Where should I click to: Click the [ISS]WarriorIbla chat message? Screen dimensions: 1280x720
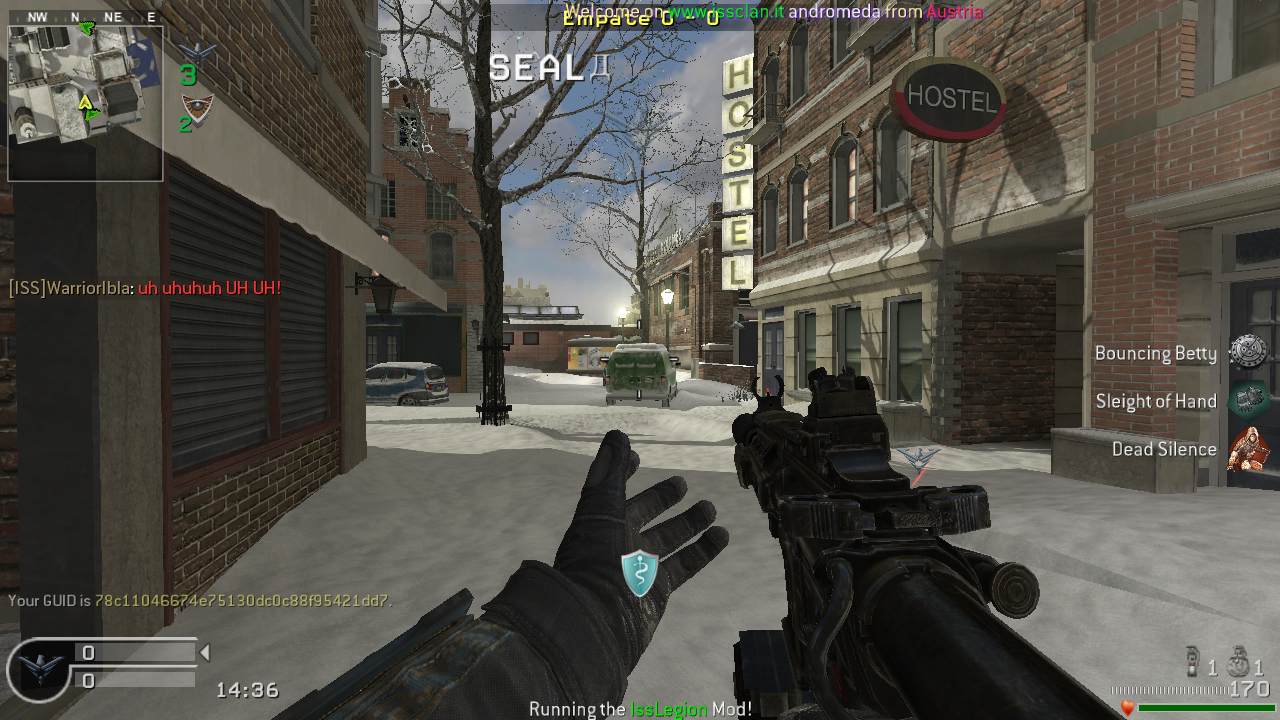[x=145, y=288]
